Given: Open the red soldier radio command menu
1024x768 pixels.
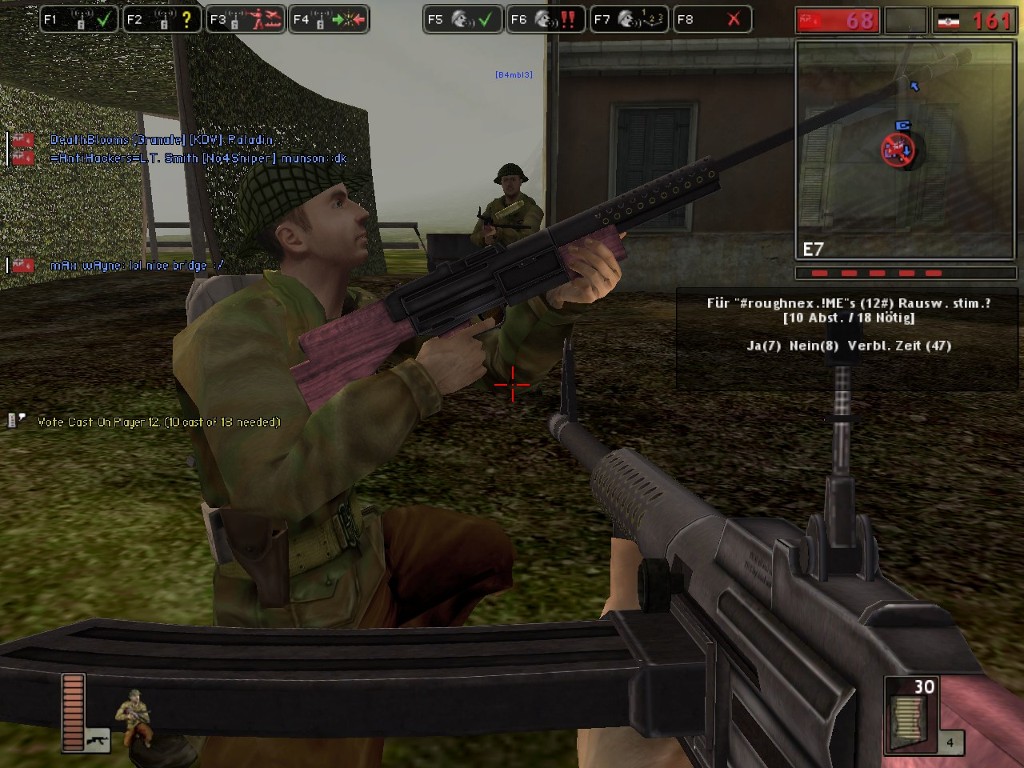Looking at the screenshot, I should pos(246,19).
